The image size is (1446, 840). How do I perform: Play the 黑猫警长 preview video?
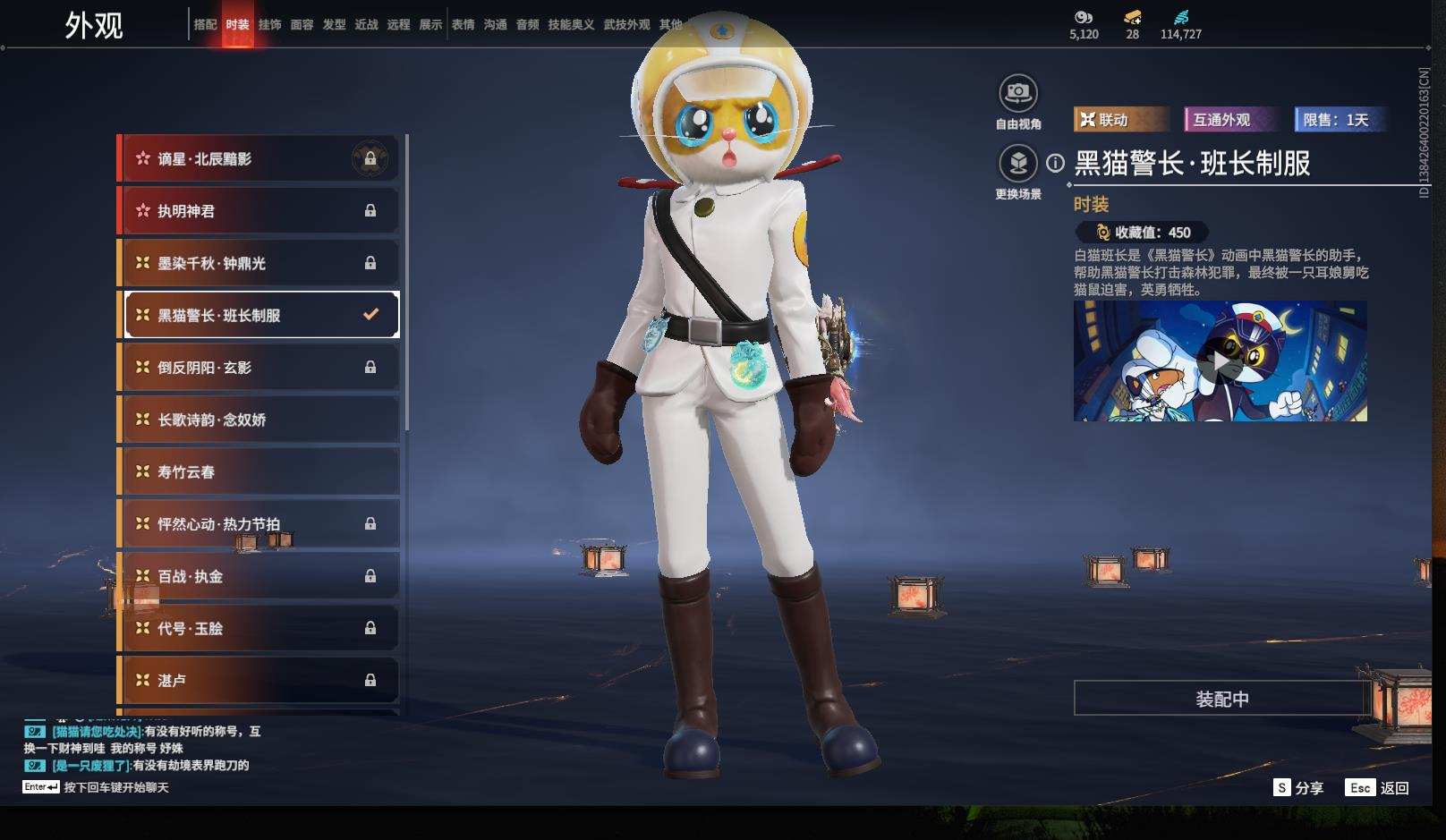pos(1220,361)
